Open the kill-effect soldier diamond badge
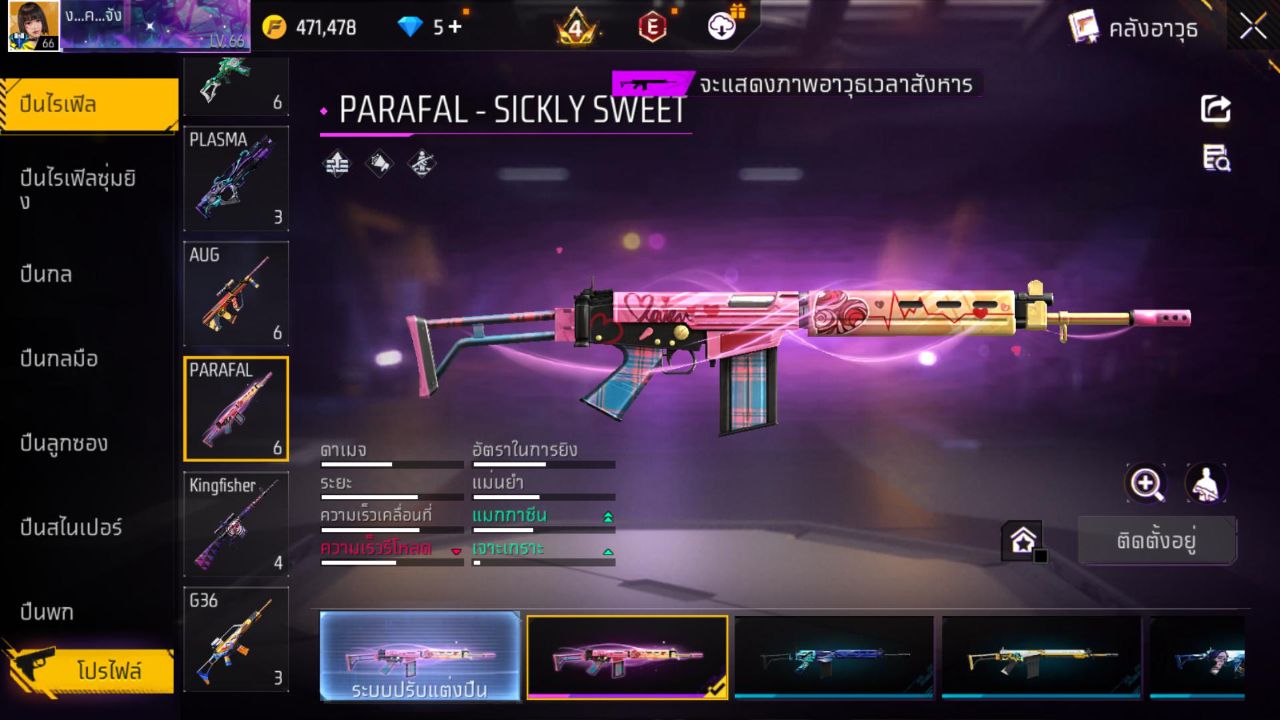 coord(420,163)
